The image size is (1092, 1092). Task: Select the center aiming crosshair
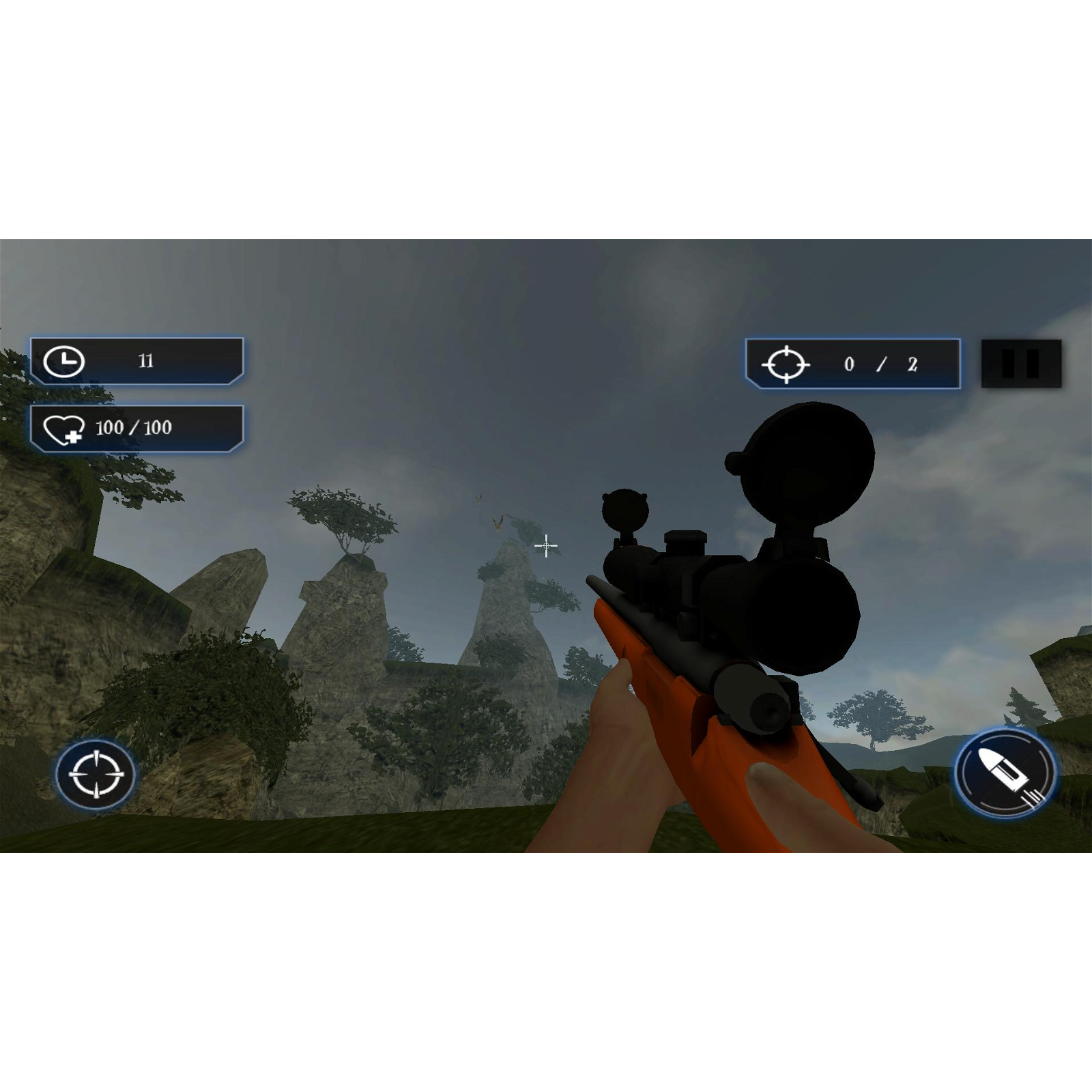[x=546, y=546]
